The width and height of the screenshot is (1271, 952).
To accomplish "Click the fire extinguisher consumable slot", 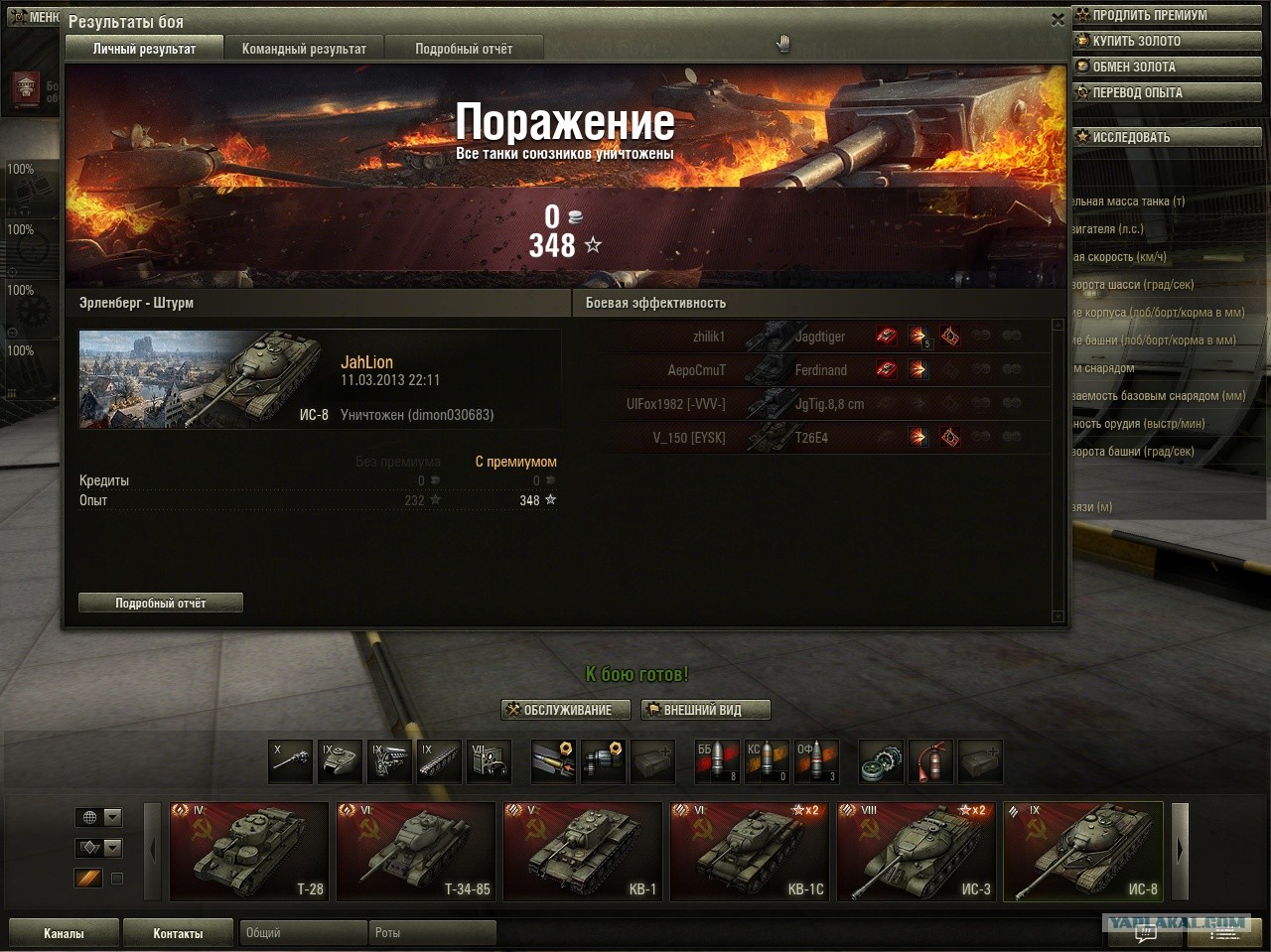I will [x=930, y=762].
